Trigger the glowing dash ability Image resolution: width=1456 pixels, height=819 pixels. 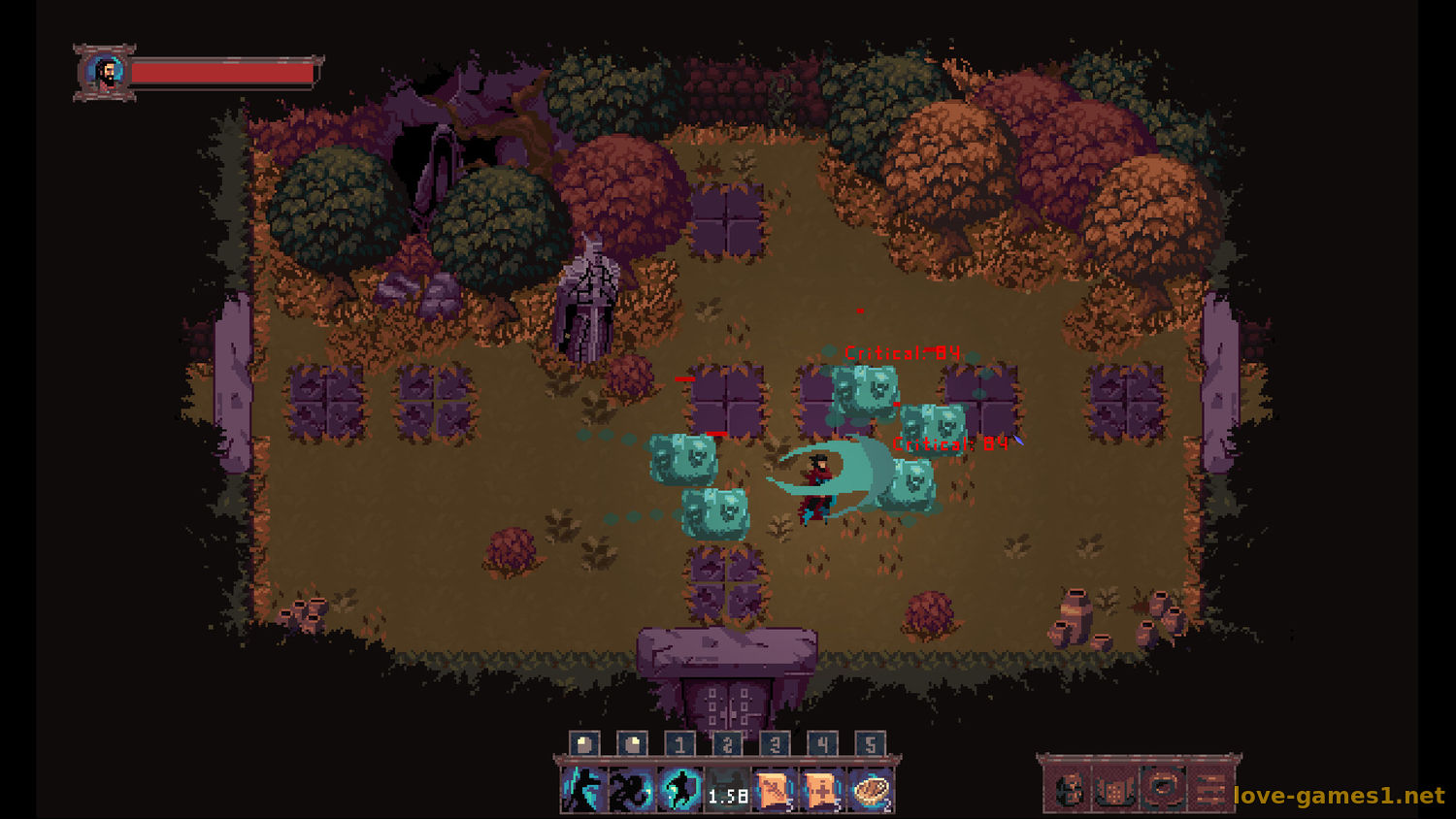[679, 790]
